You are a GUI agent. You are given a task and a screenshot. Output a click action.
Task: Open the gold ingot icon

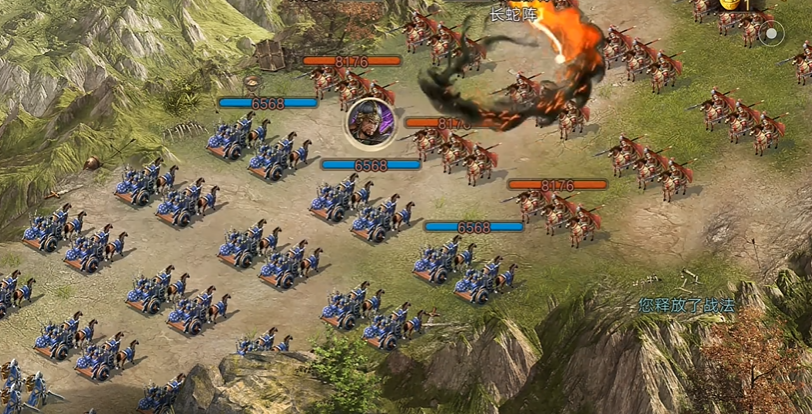click(x=730, y=5)
